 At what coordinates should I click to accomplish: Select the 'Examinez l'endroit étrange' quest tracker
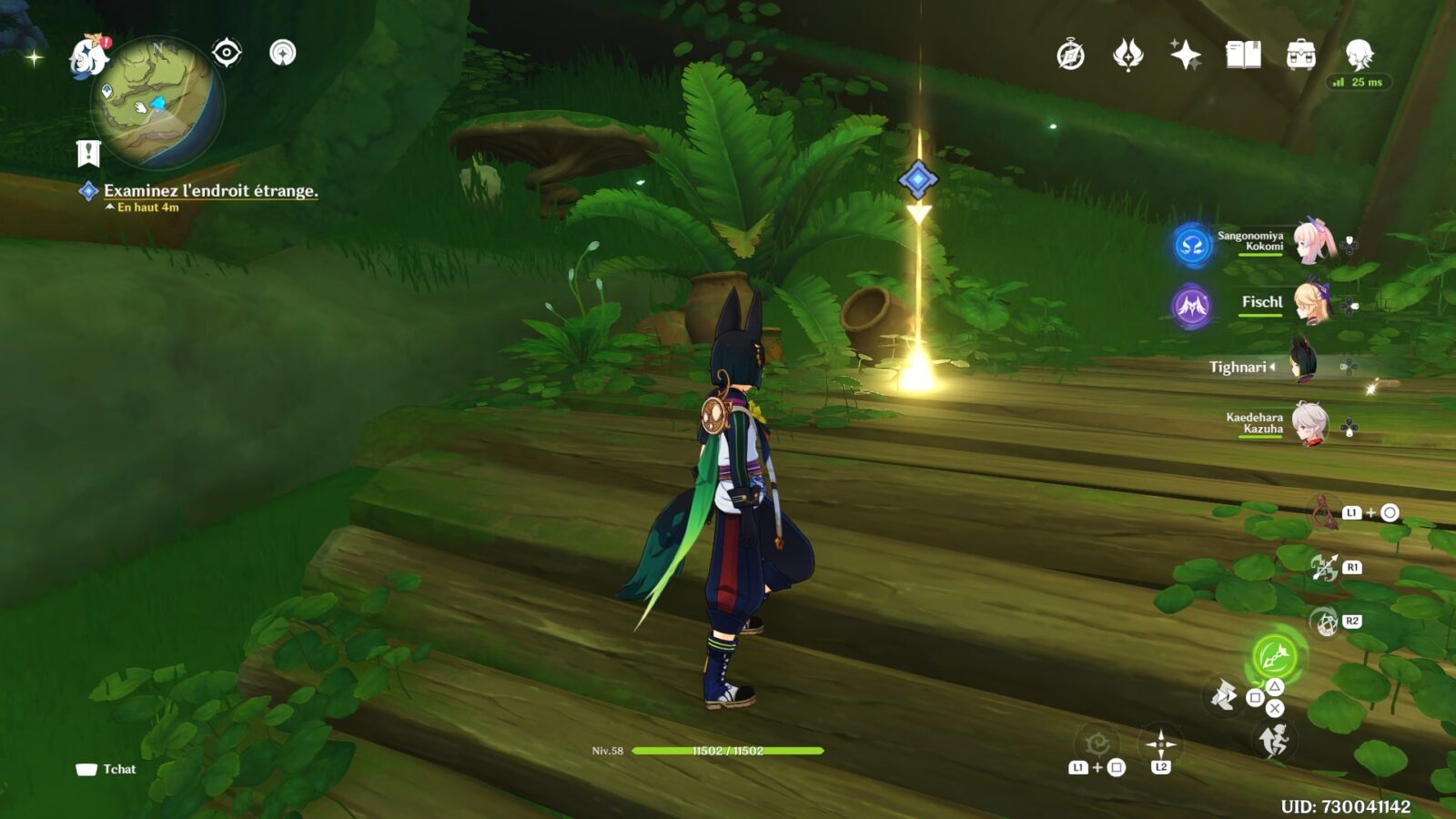click(210, 191)
